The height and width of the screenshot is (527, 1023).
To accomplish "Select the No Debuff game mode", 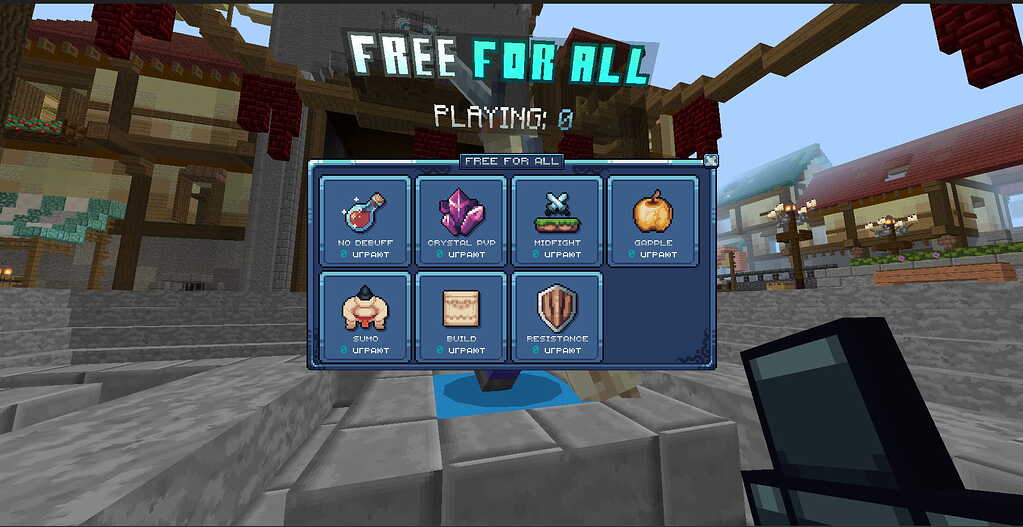I will (364, 221).
